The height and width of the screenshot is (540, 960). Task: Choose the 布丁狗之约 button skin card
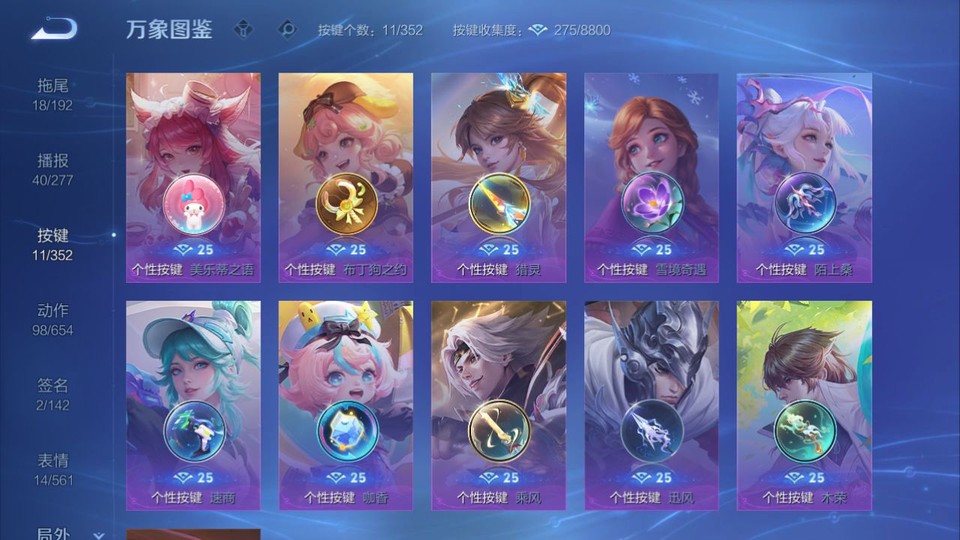[346, 177]
